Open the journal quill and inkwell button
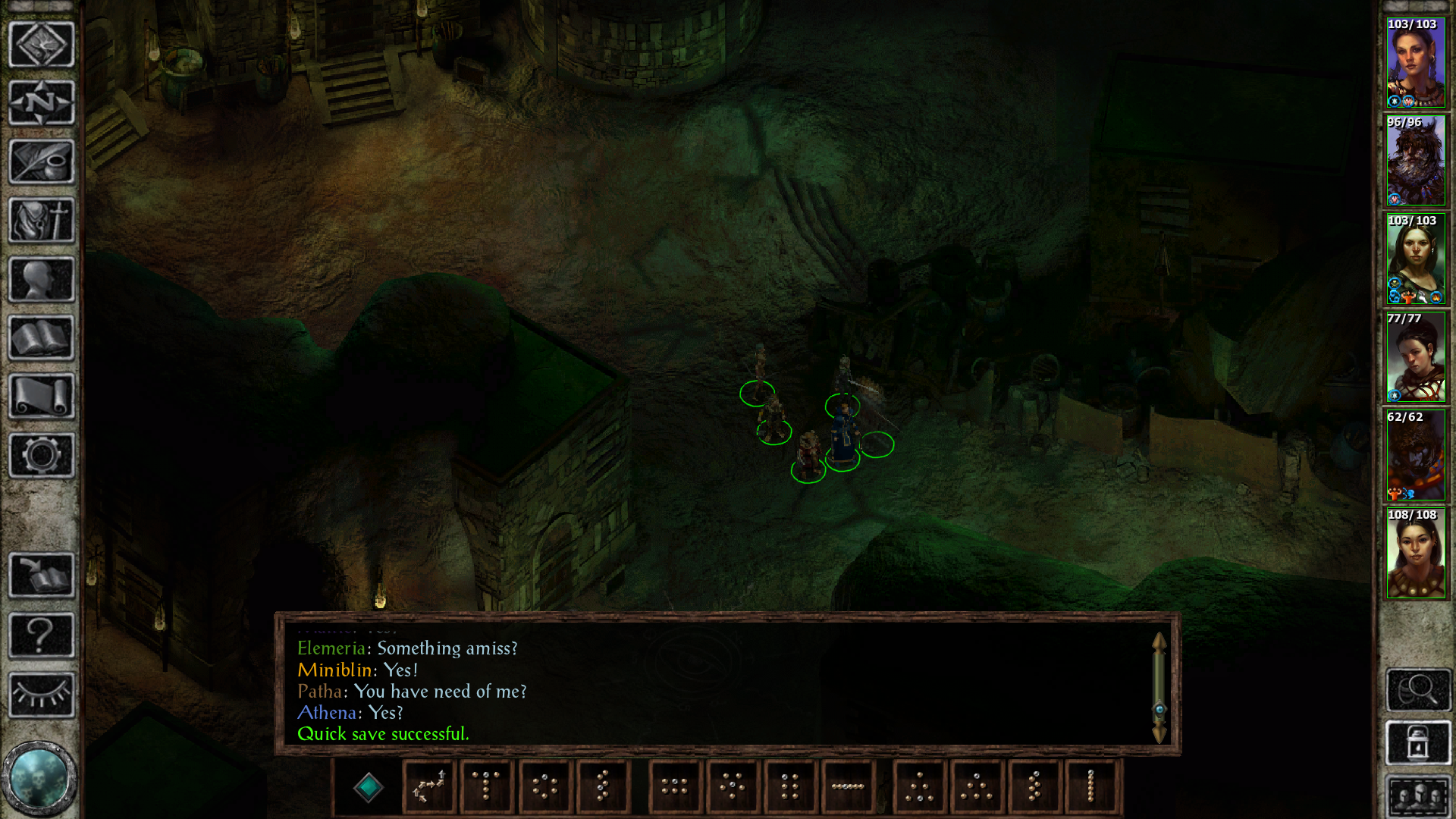1456x819 pixels. [x=41, y=162]
